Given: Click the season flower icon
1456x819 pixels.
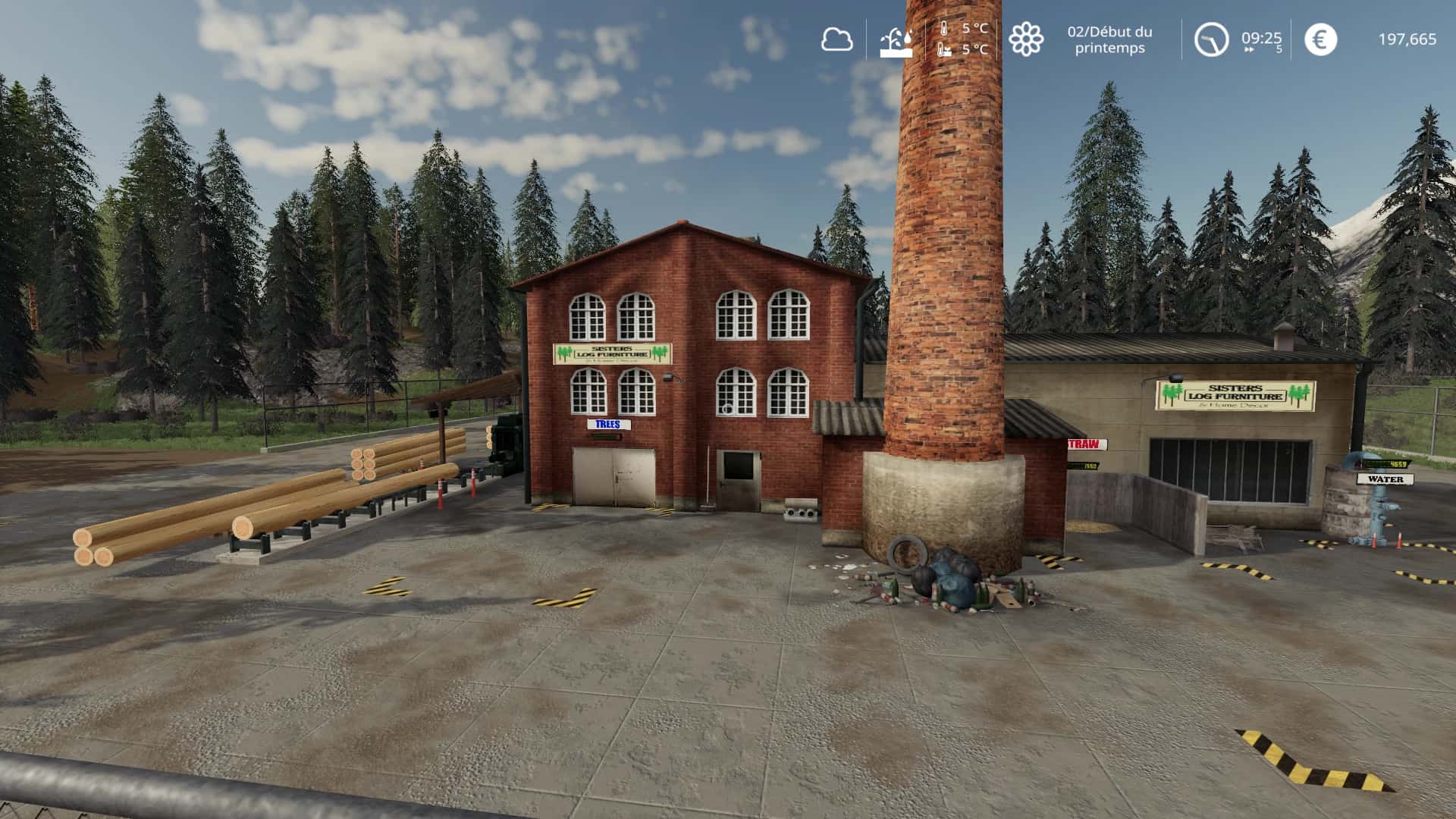Looking at the screenshot, I should 1025,39.
